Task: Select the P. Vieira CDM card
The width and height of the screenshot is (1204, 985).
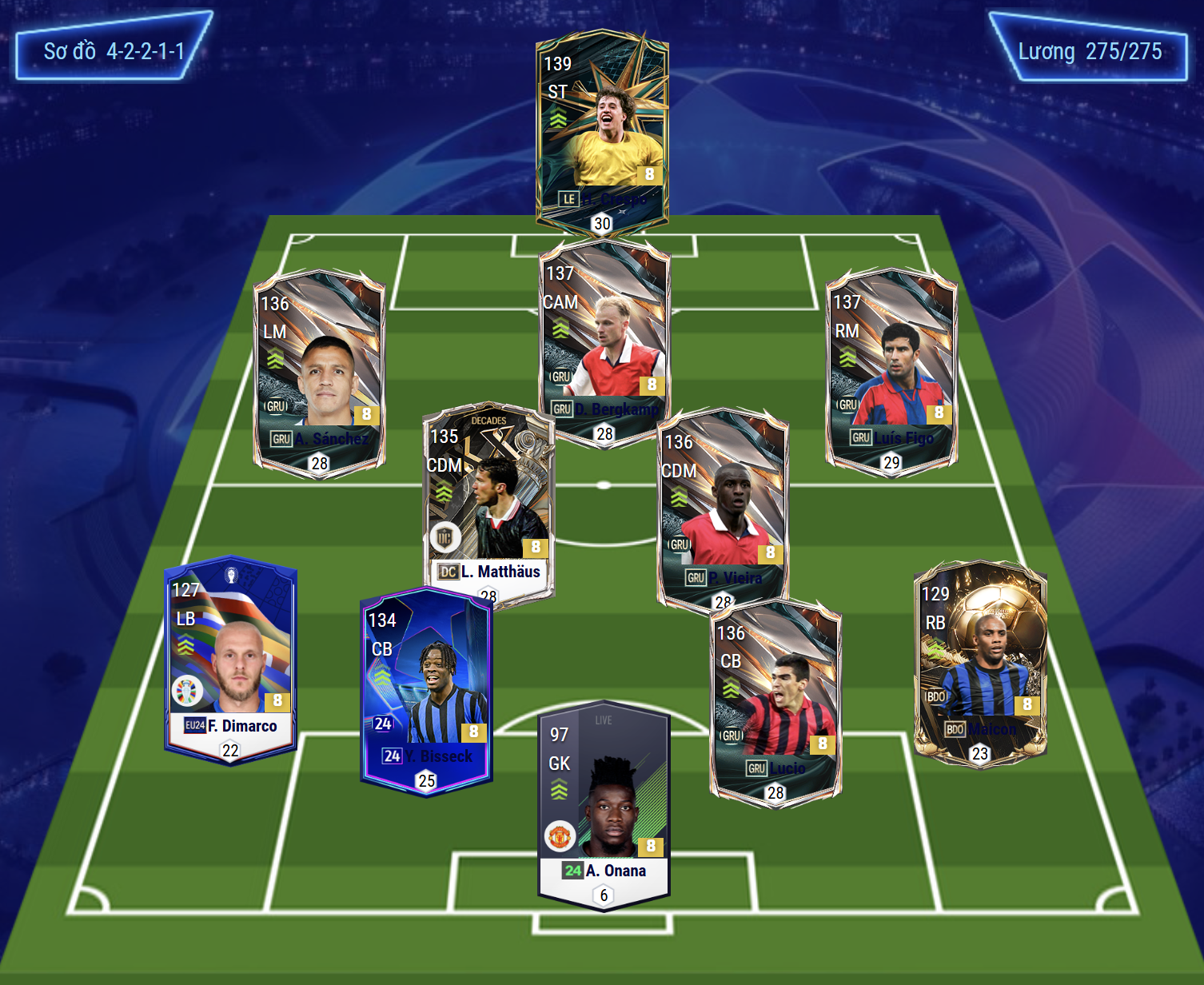Action: click(723, 508)
